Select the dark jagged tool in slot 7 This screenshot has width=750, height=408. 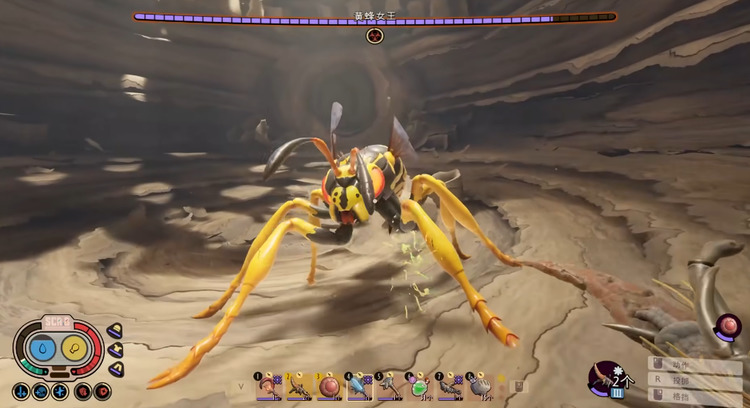(x=450, y=385)
